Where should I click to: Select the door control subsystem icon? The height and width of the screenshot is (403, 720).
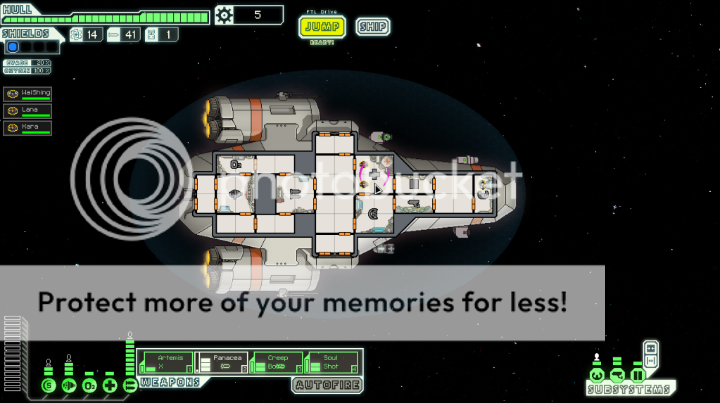tap(637, 376)
